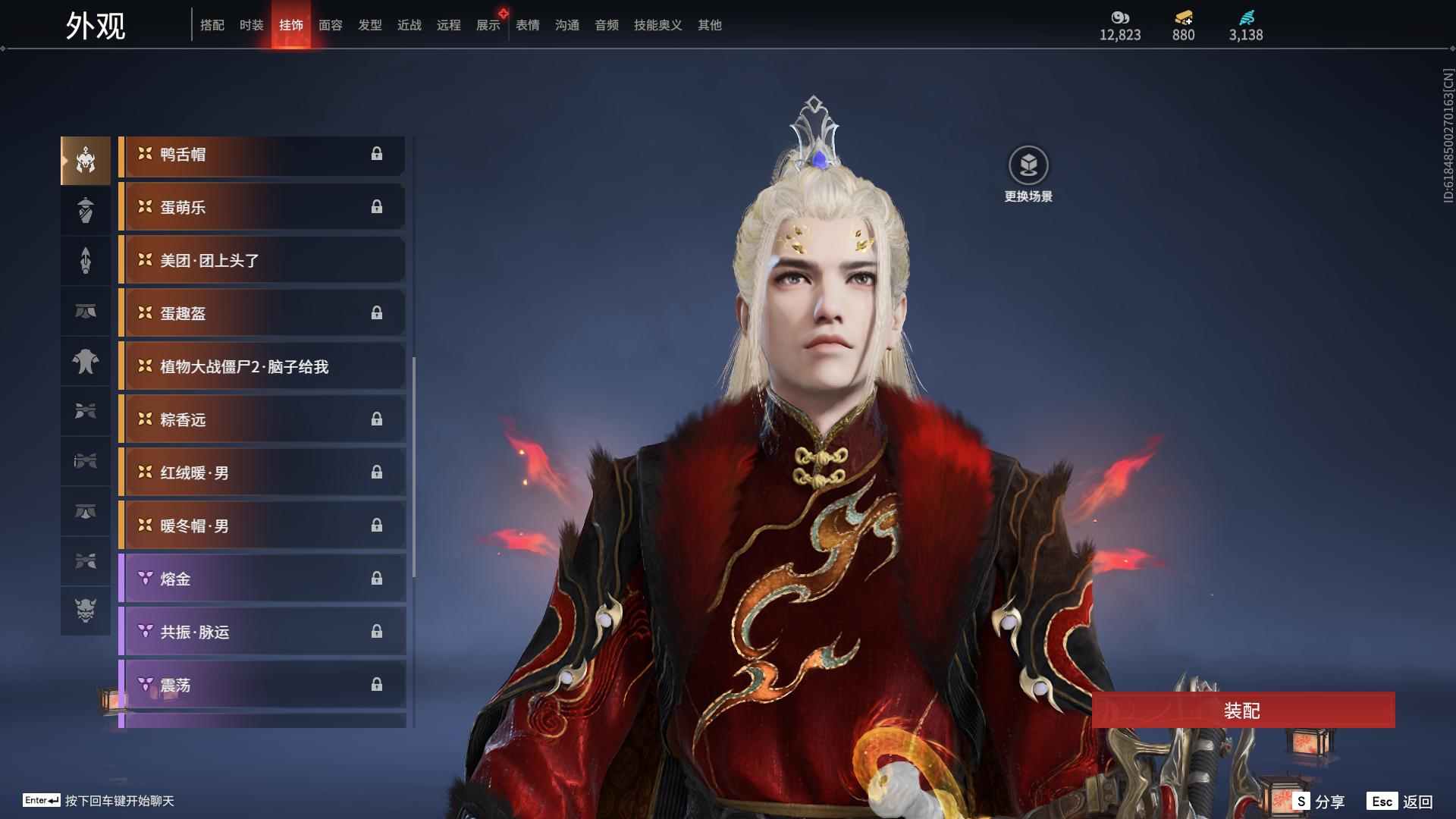Viewport: 1456px width, 819px height.
Task: Select the mask accessory category at sidebar bottom
Action: (x=86, y=611)
